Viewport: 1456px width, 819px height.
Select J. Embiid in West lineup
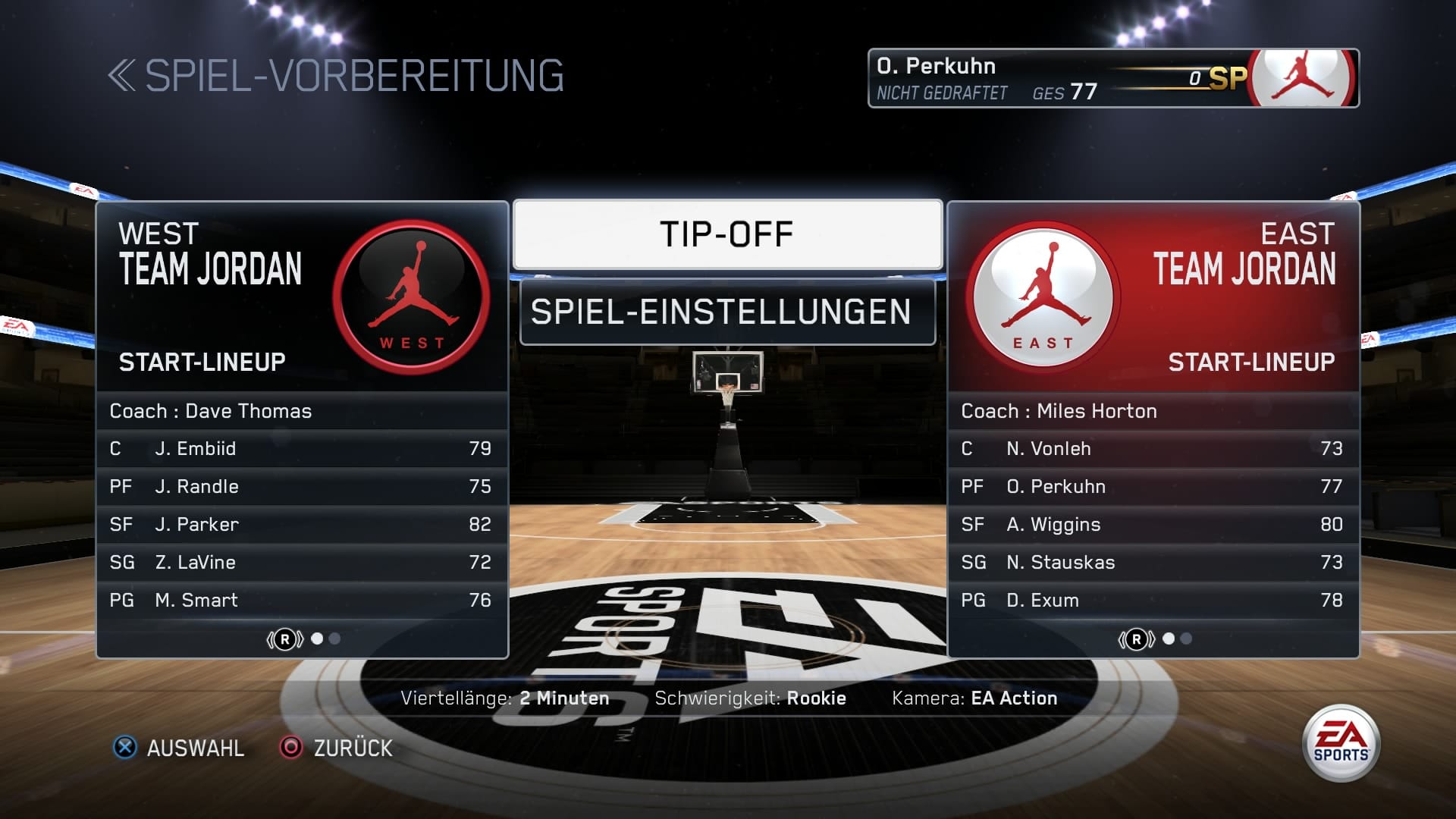[302, 449]
